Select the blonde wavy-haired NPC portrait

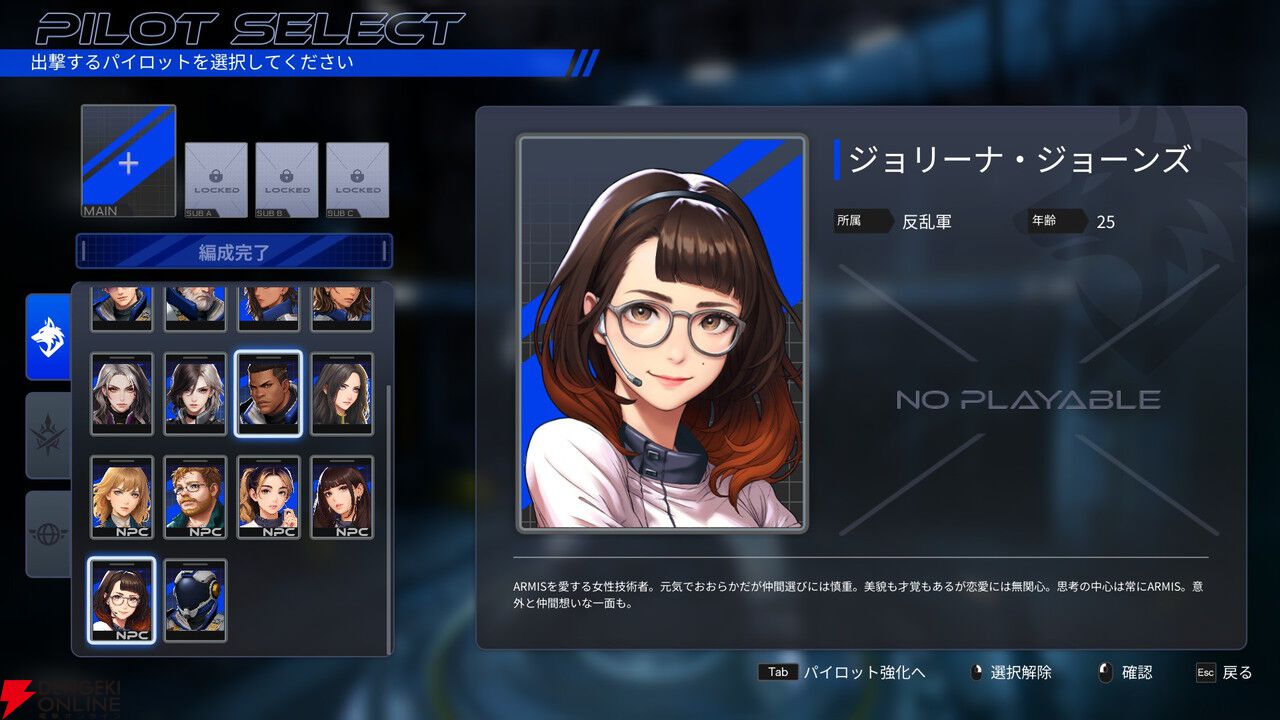122,497
